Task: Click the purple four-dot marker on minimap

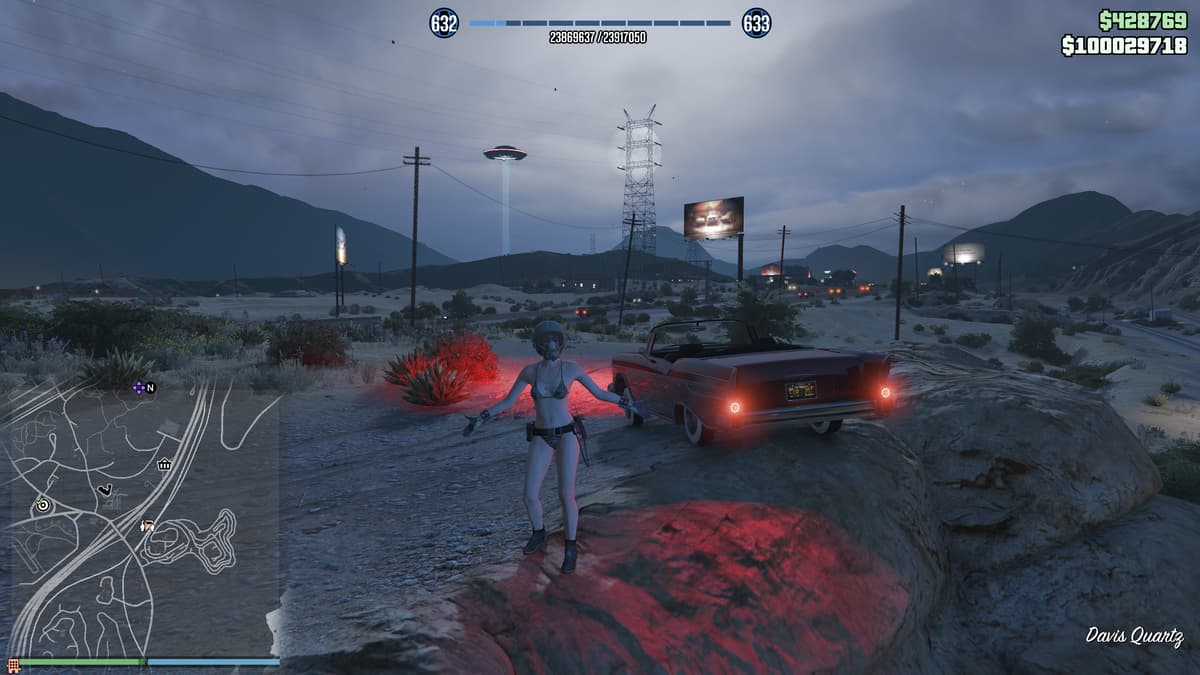Action: click(x=138, y=387)
